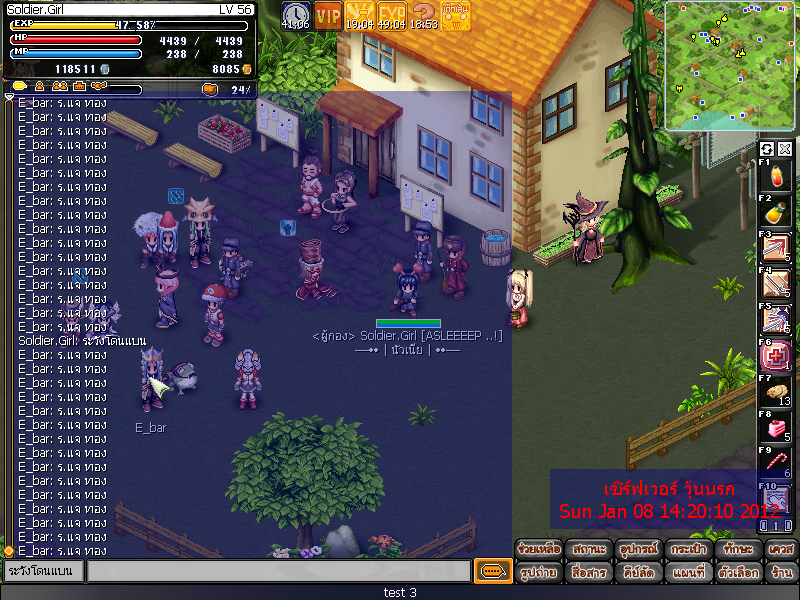
Task: Use the F2 yellow potion slot
Action: [775, 212]
